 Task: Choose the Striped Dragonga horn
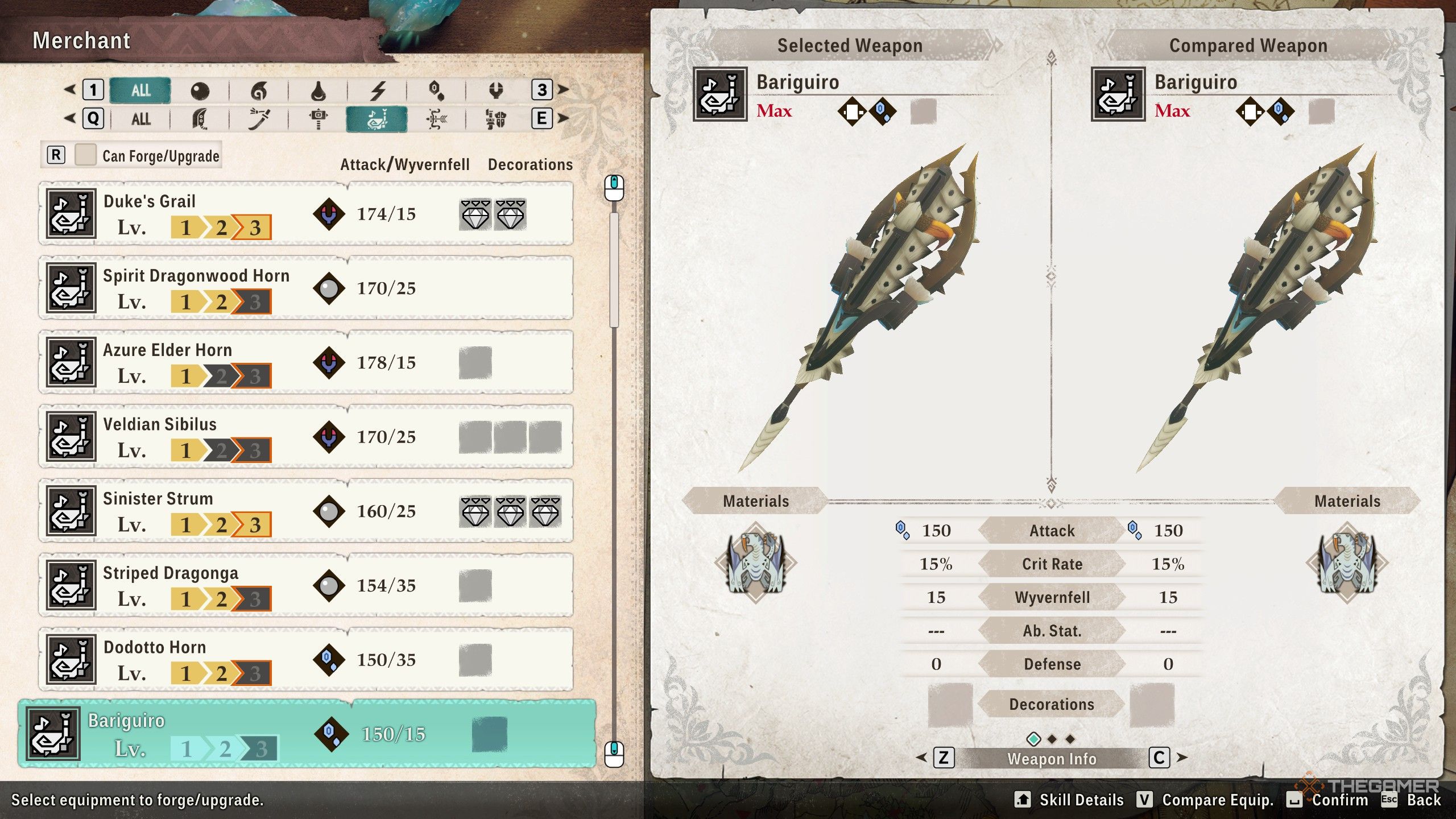click(x=306, y=586)
